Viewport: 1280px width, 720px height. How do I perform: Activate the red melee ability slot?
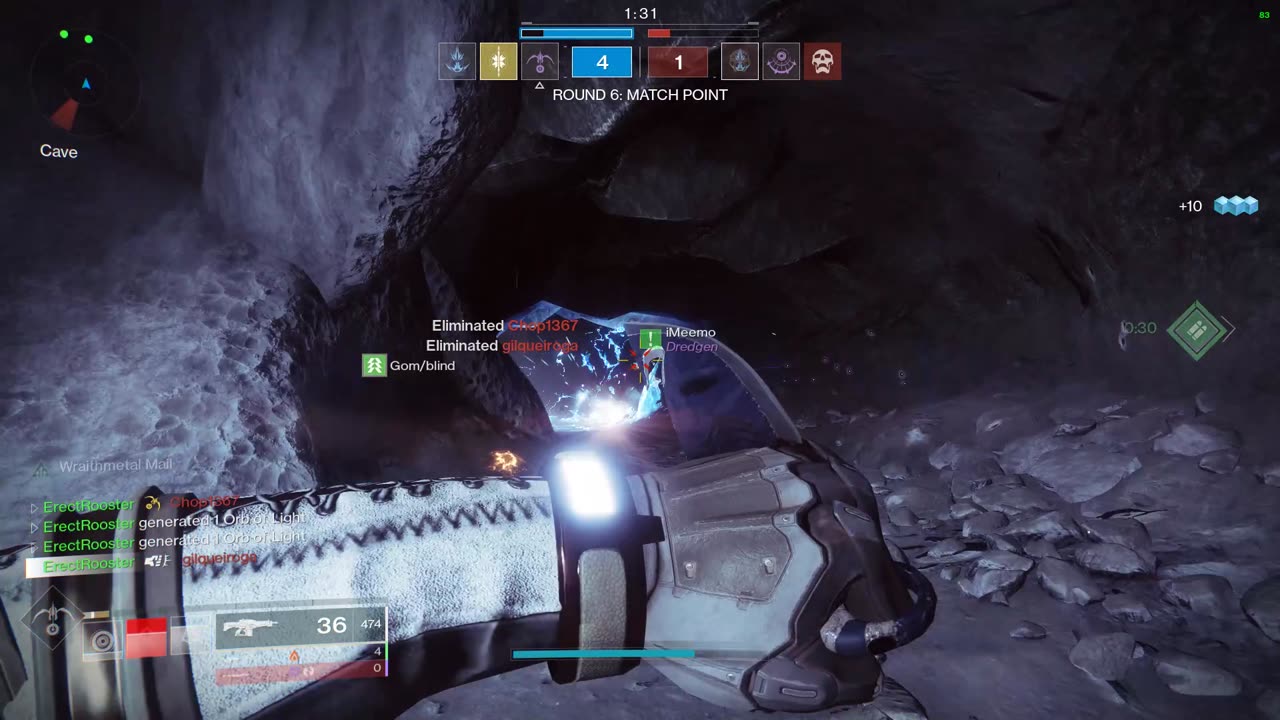tap(146, 638)
